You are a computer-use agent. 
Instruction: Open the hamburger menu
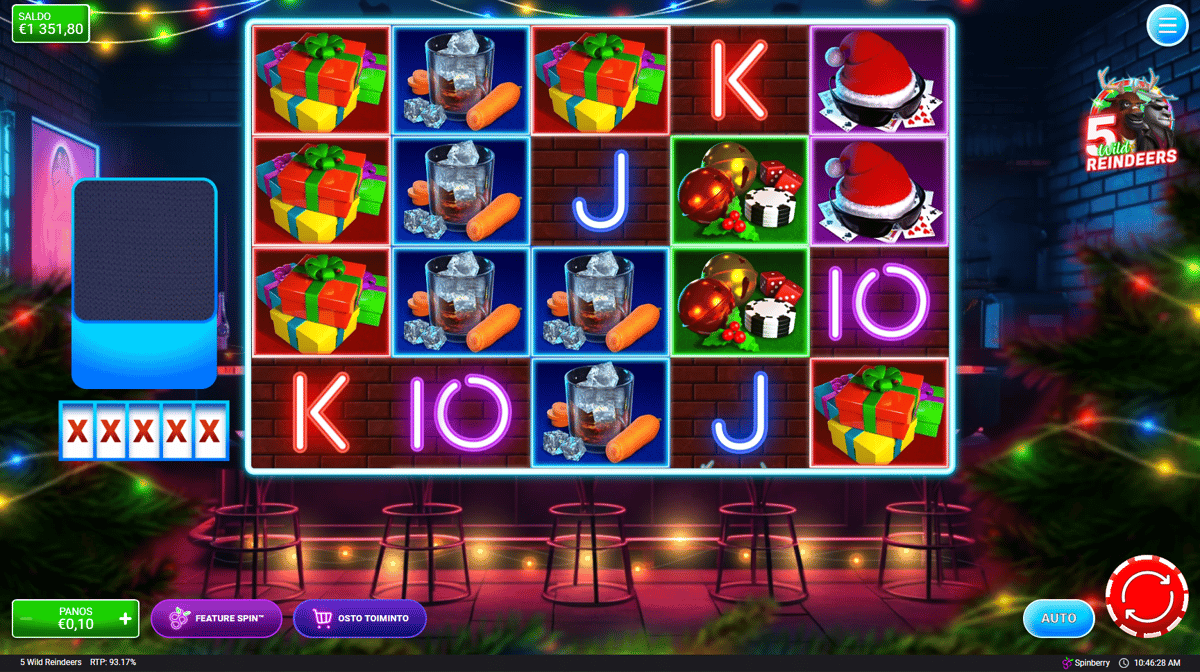click(1166, 26)
